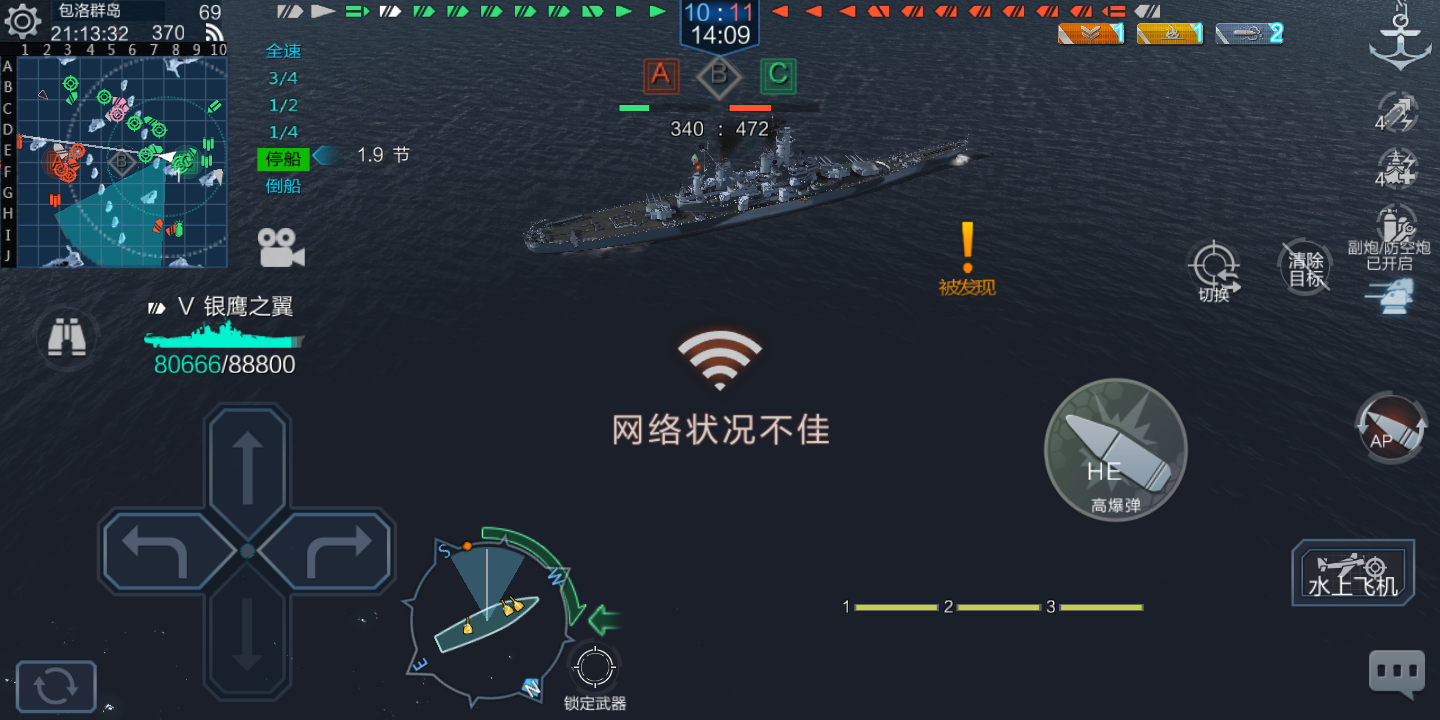Select capture point B indicator

pyautogui.click(x=719, y=77)
